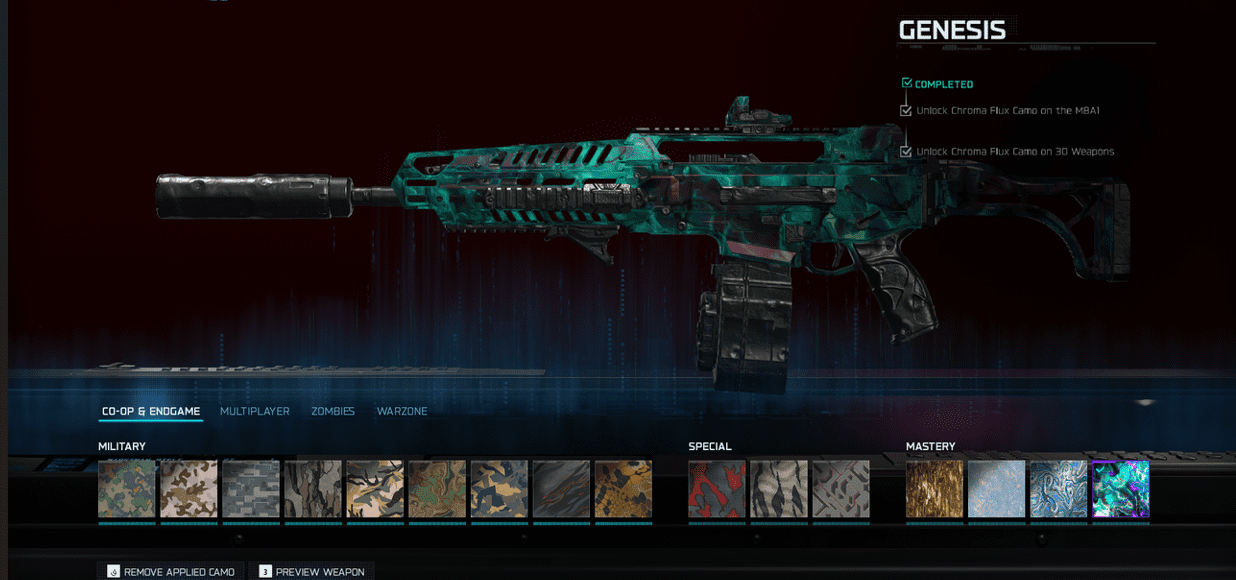
Task: Equip the teal and purple Mastery camo
Action: (x=1120, y=489)
